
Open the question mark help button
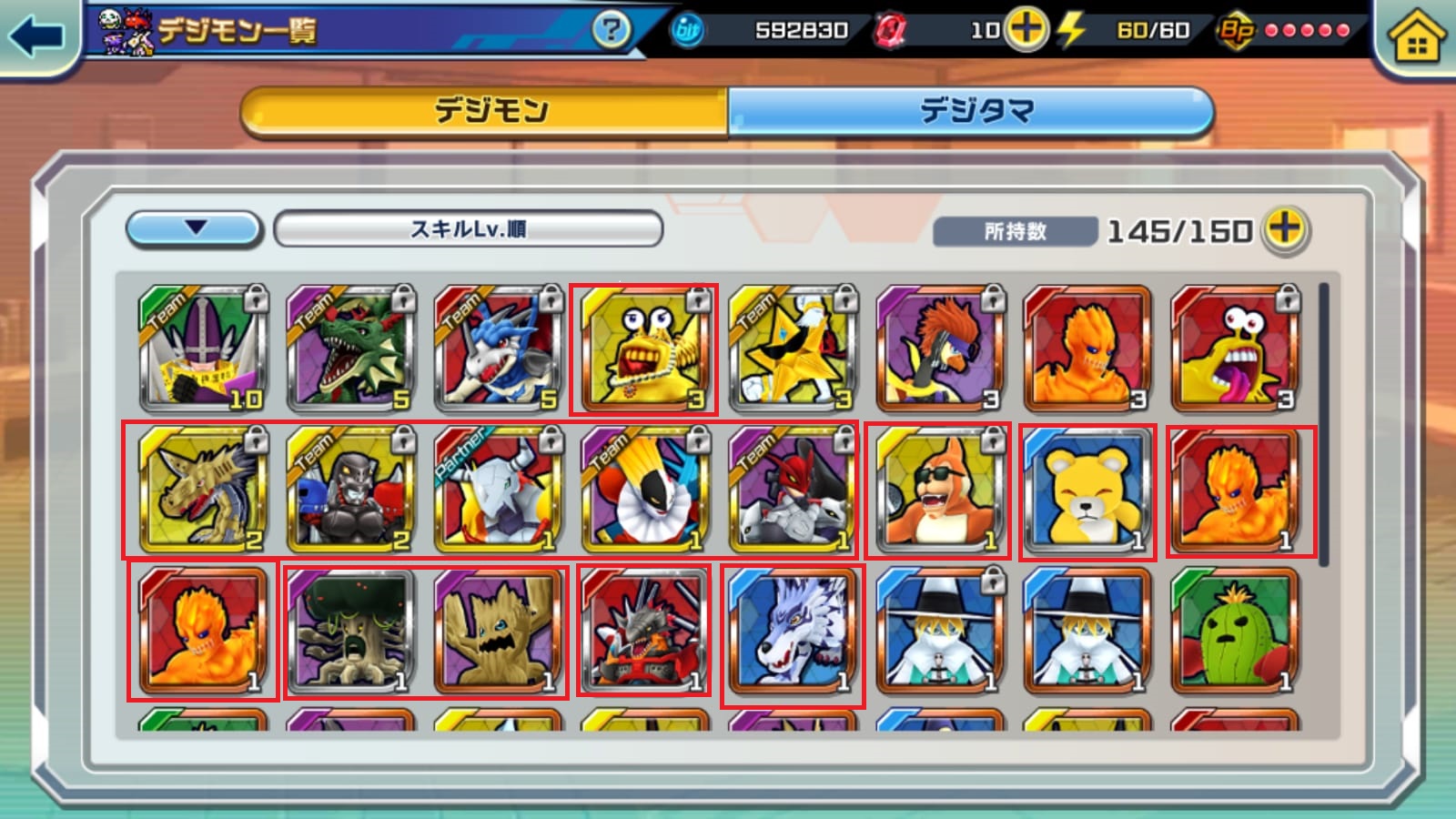pyautogui.click(x=611, y=30)
